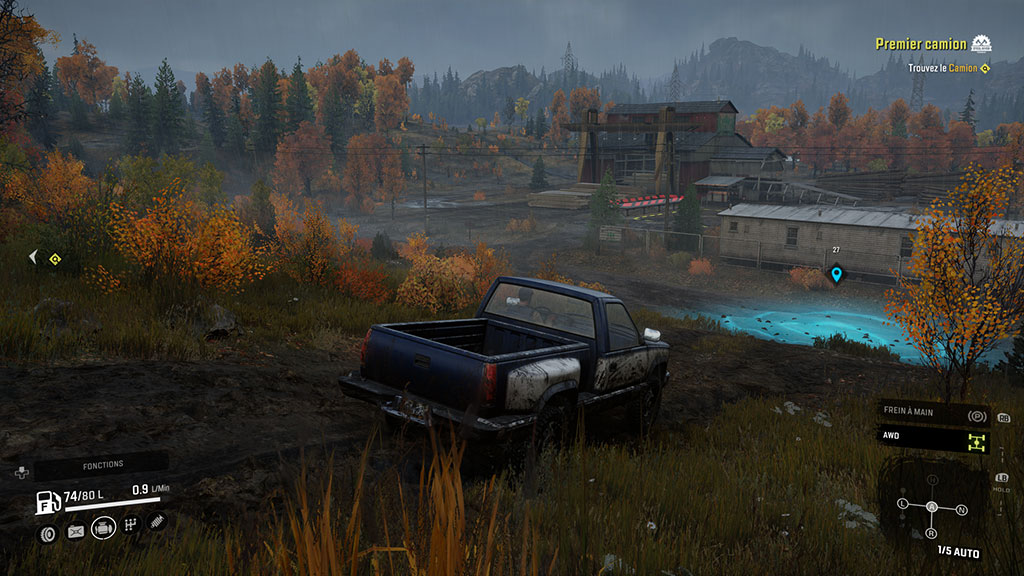Click the Trouvez le Camion objective
This screenshot has height=576, width=1024.
click(948, 68)
